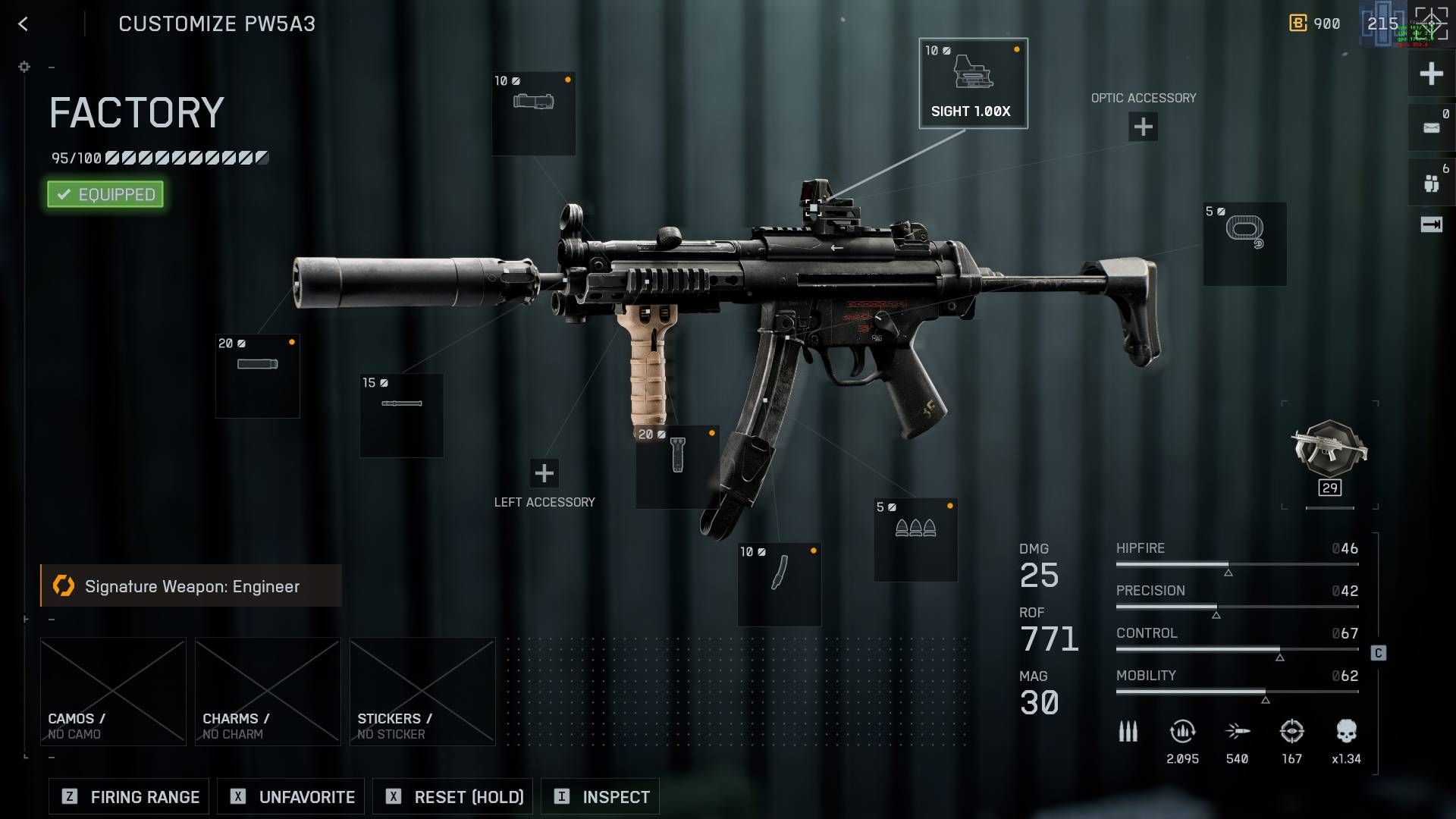This screenshot has width=1456, height=819.
Task: Open the Stickers selection panel
Action: tap(422, 690)
